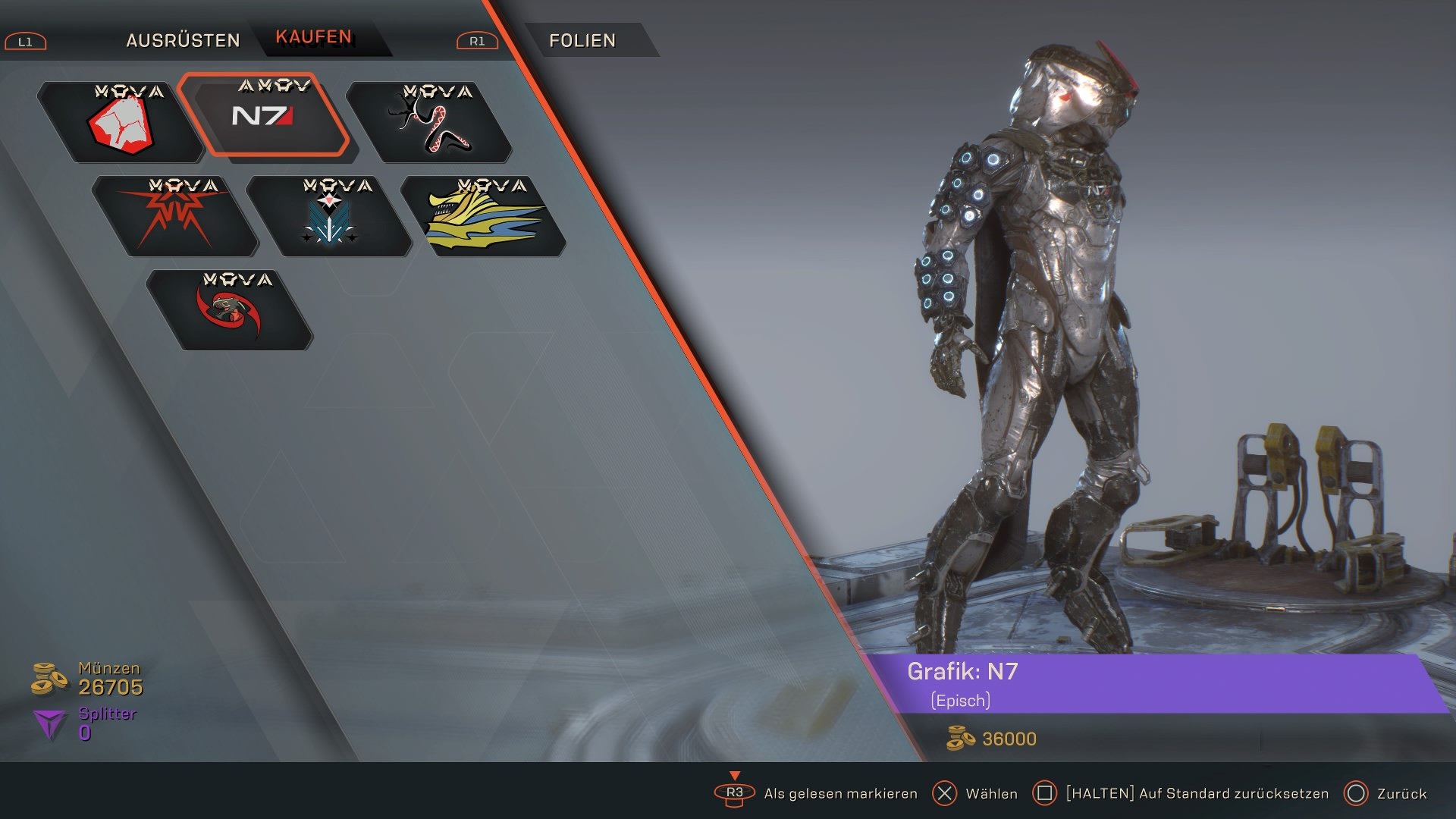This screenshot has height=819, width=1456.
Task: Select the red swirl beast graphic
Action: (x=230, y=311)
